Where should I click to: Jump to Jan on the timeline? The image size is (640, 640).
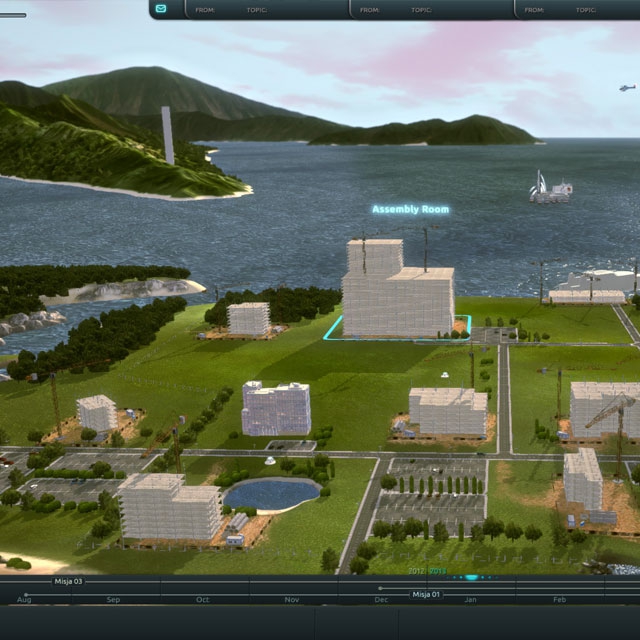pos(470,599)
